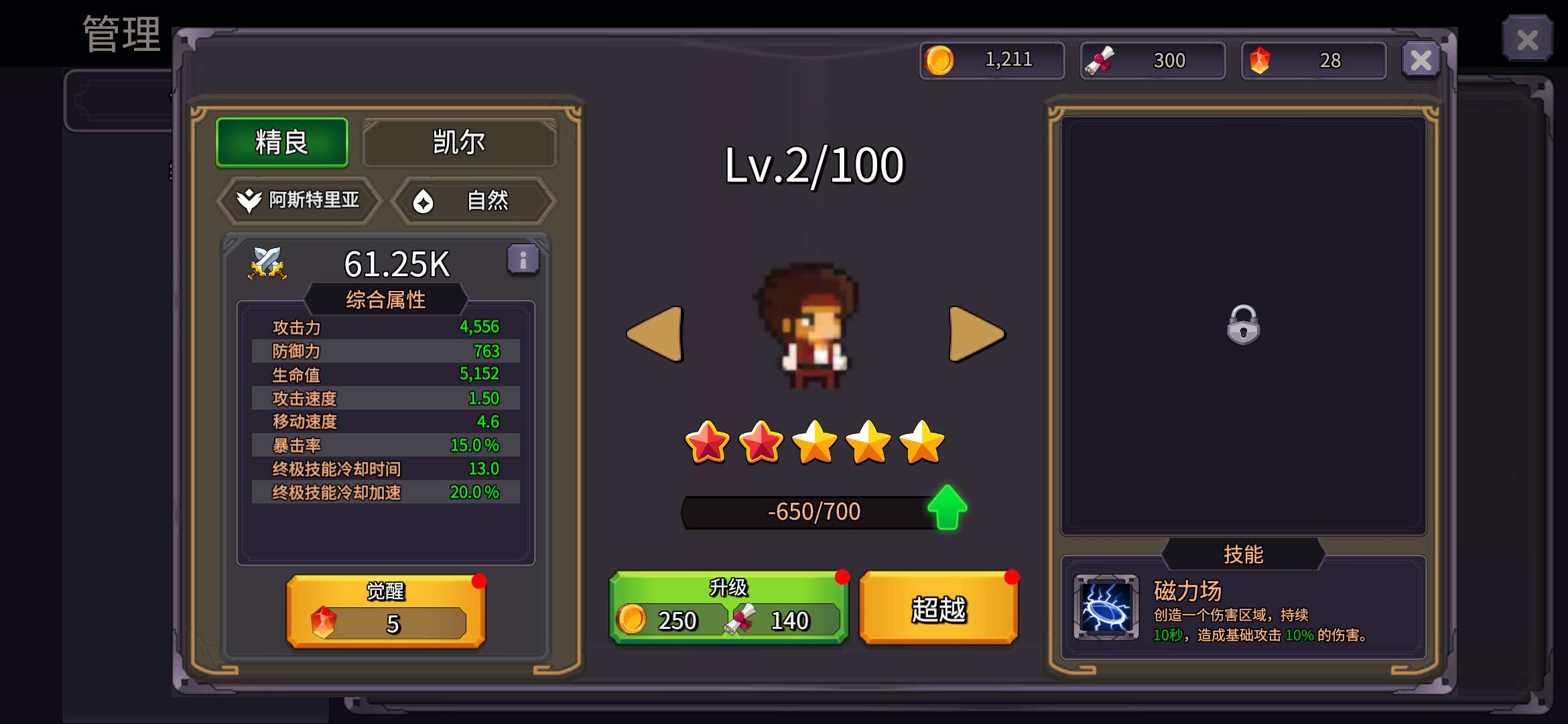Click the 阿斯特里亚 faction tag
Viewport: 1568px width, 724px height.
click(299, 200)
